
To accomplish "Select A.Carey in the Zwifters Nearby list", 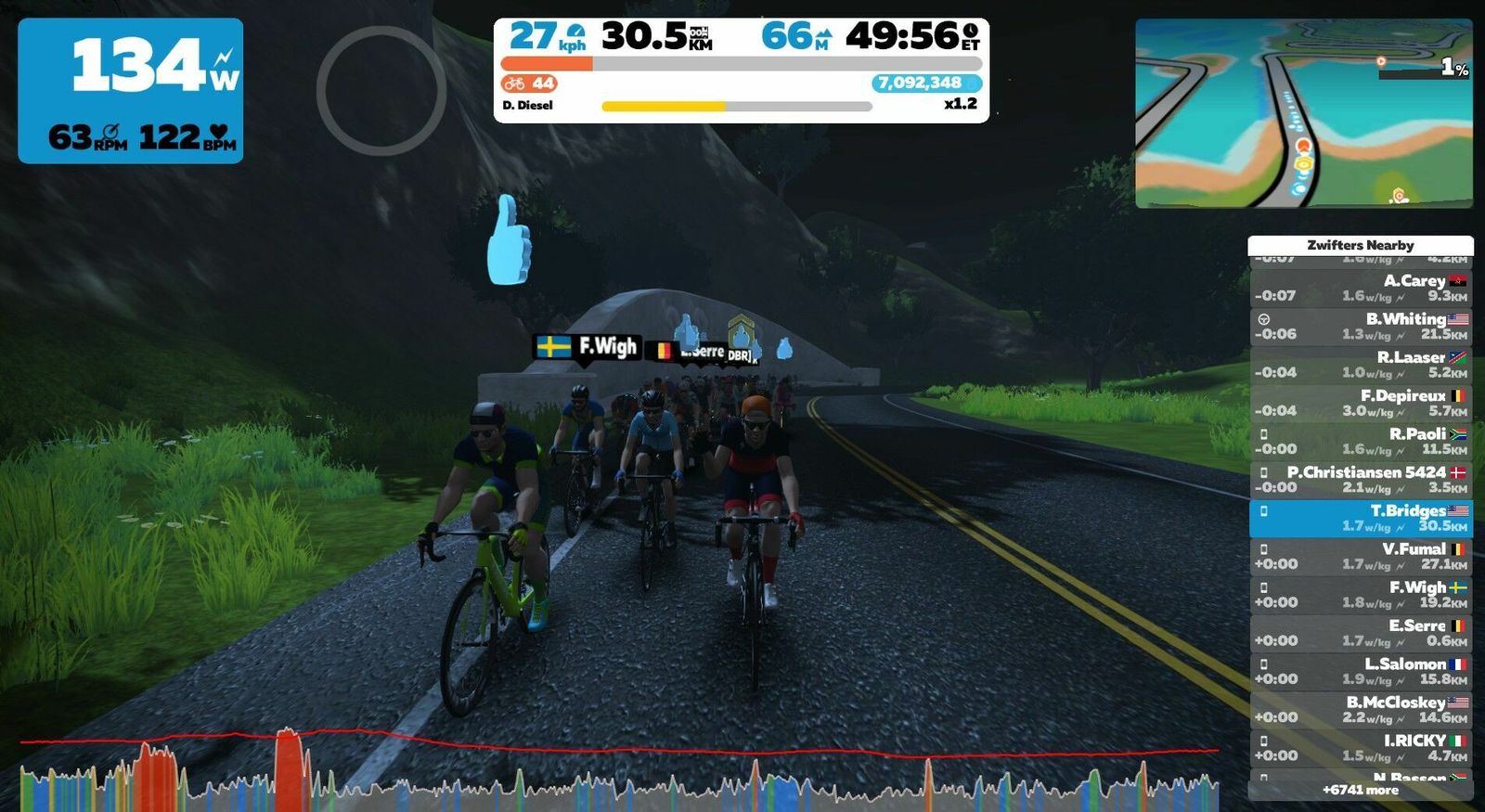I will pyautogui.click(x=1360, y=288).
